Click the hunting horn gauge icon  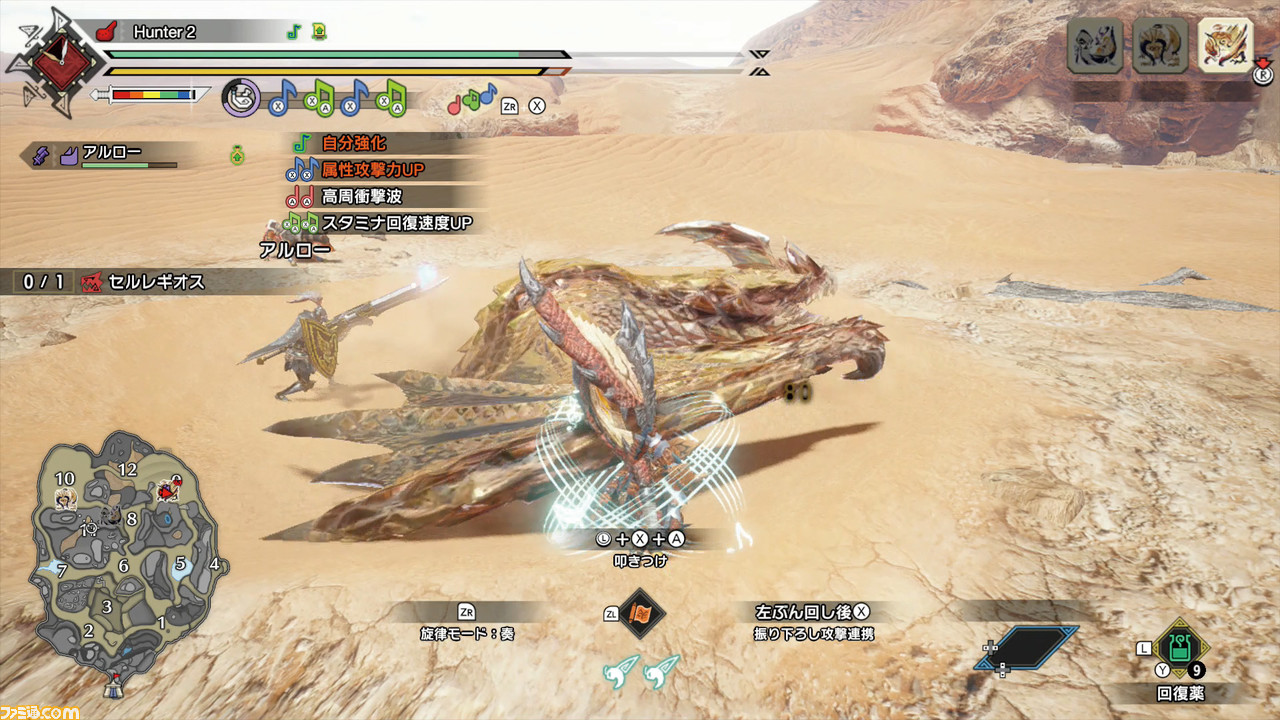point(241,98)
